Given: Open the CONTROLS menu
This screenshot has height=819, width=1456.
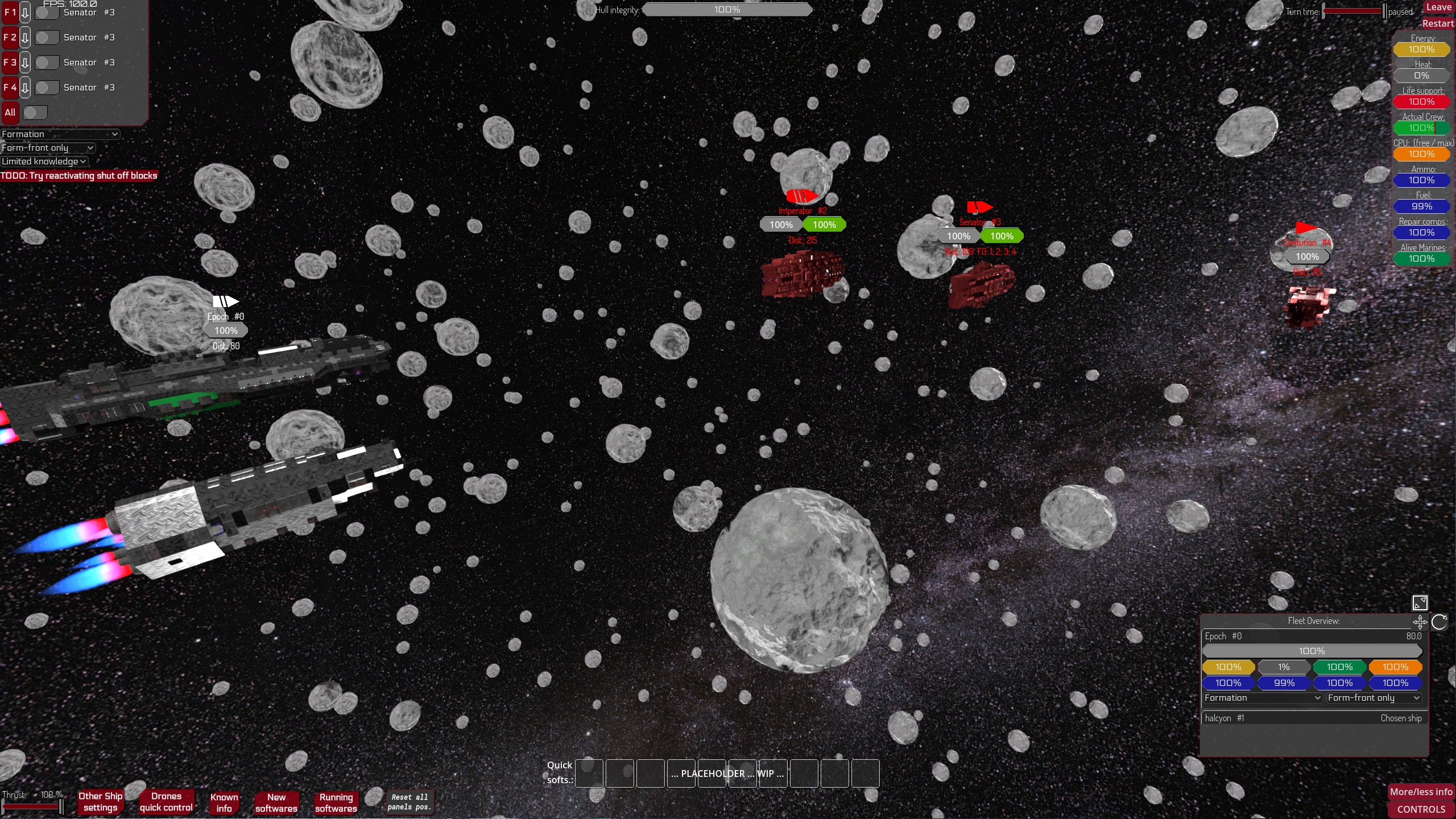Looking at the screenshot, I should [x=1421, y=809].
